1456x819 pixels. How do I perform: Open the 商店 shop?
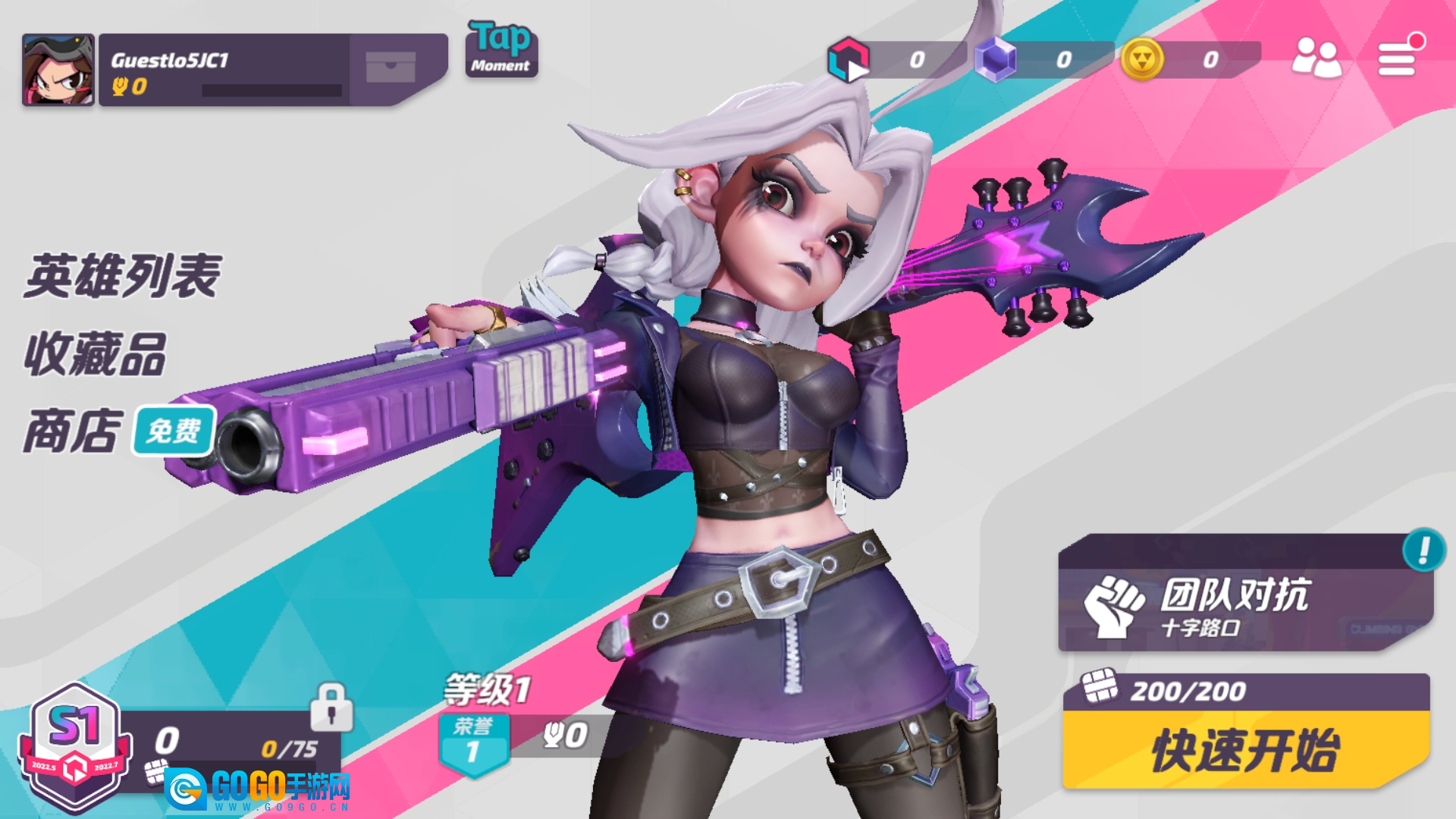click(x=73, y=431)
